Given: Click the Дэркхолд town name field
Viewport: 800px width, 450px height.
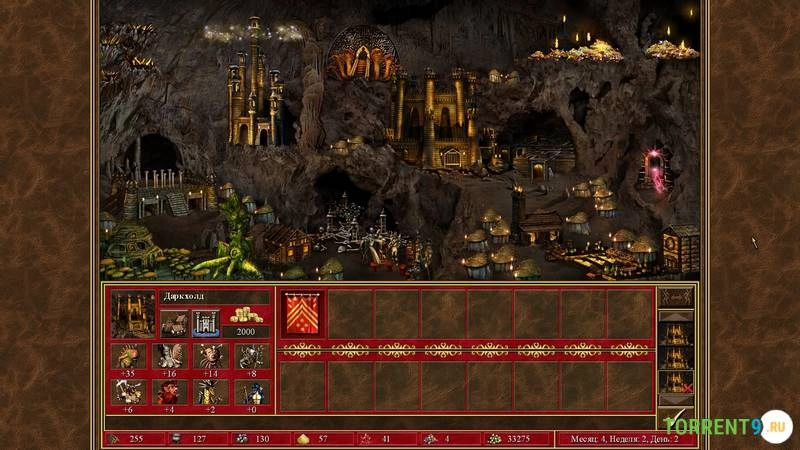Looking at the screenshot, I should click(214, 297).
